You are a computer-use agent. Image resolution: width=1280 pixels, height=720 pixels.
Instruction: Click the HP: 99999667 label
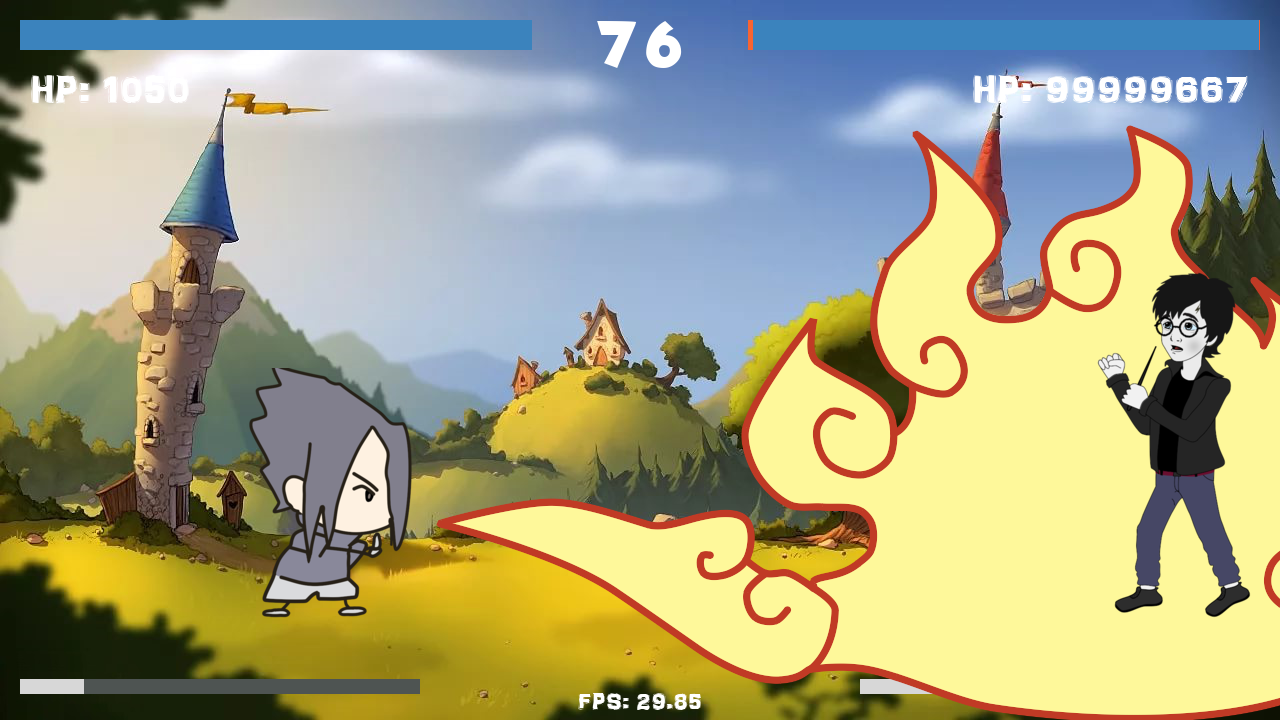coord(1108,91)
